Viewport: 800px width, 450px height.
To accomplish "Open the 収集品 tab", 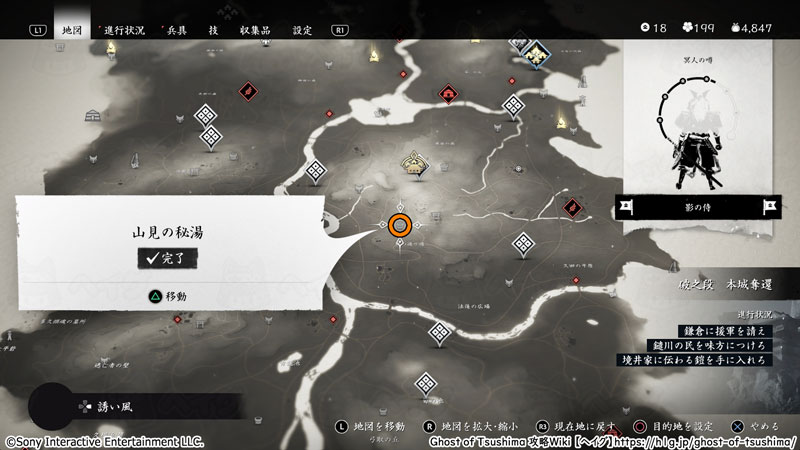I will (257, 30).
